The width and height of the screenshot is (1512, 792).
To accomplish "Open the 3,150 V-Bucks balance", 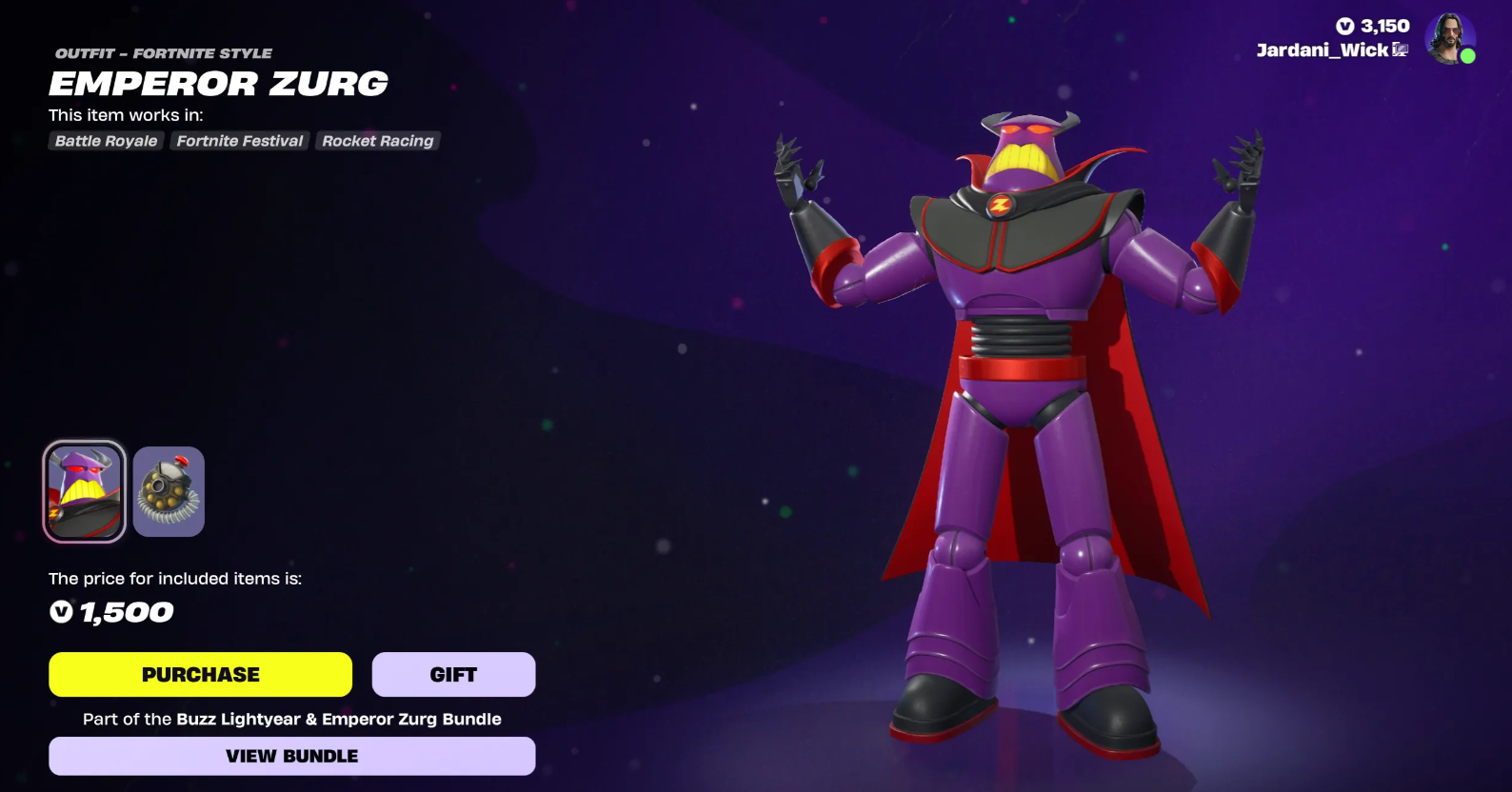I will (1373, 26).
